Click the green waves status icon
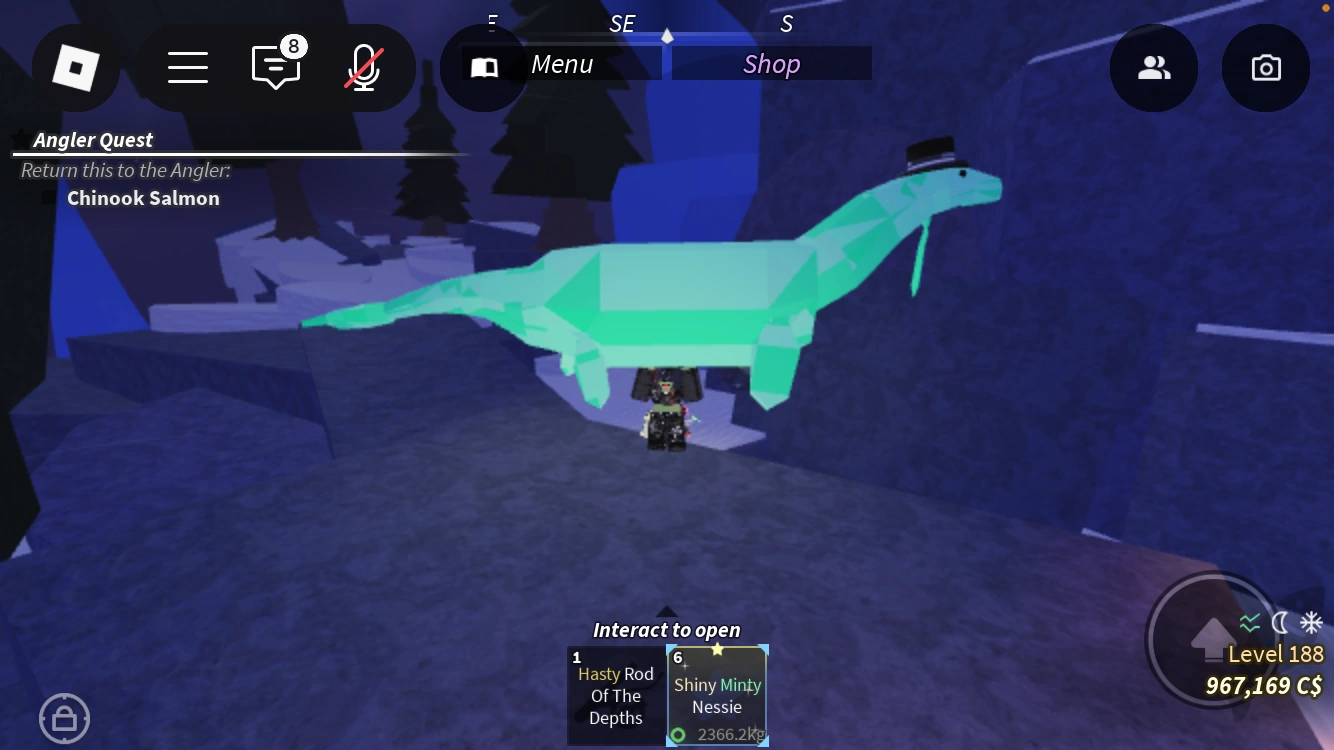 point(1248,621)
